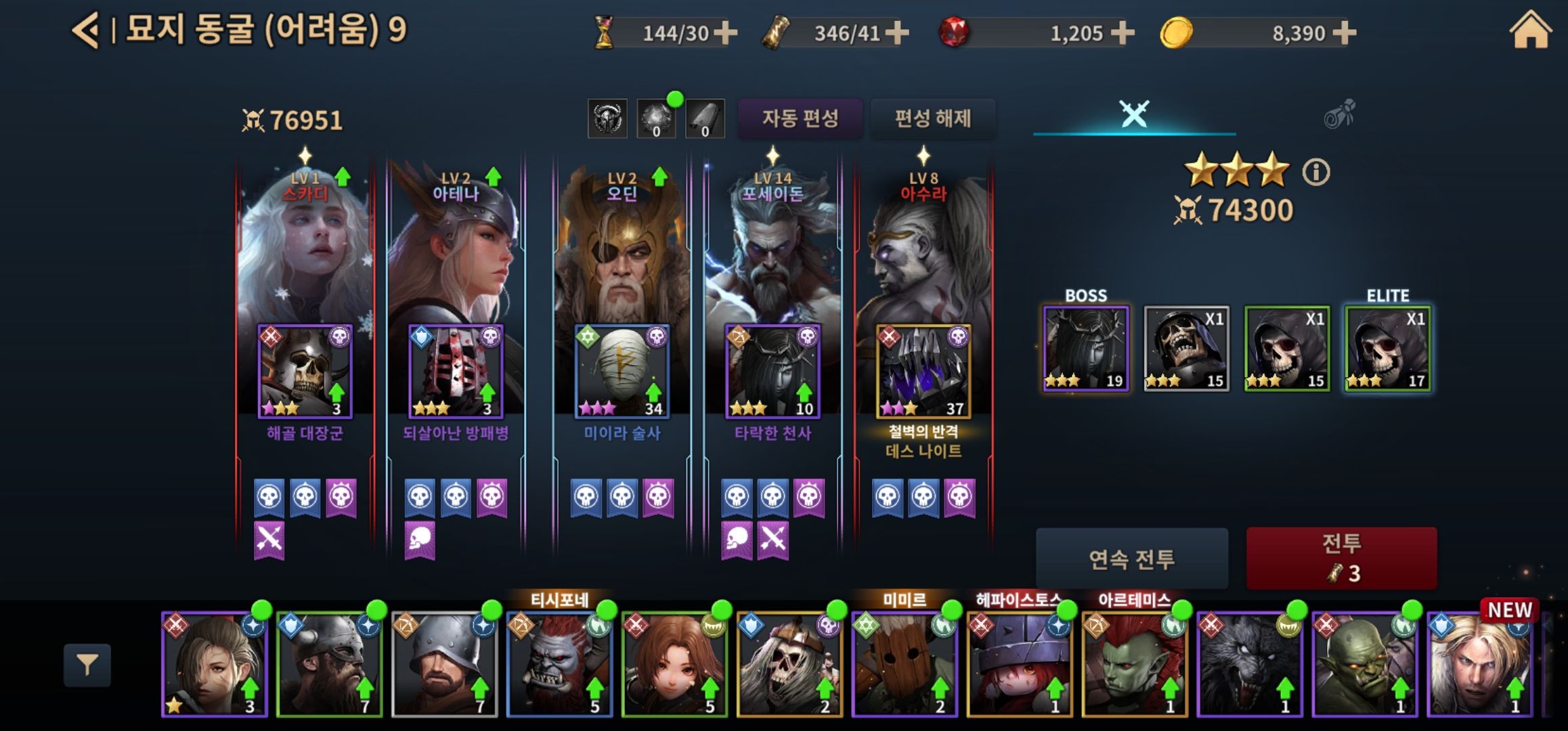The image size is (1568, 731).
Task: Choose the NEW blond knight unit
Action: (1480, 665)
